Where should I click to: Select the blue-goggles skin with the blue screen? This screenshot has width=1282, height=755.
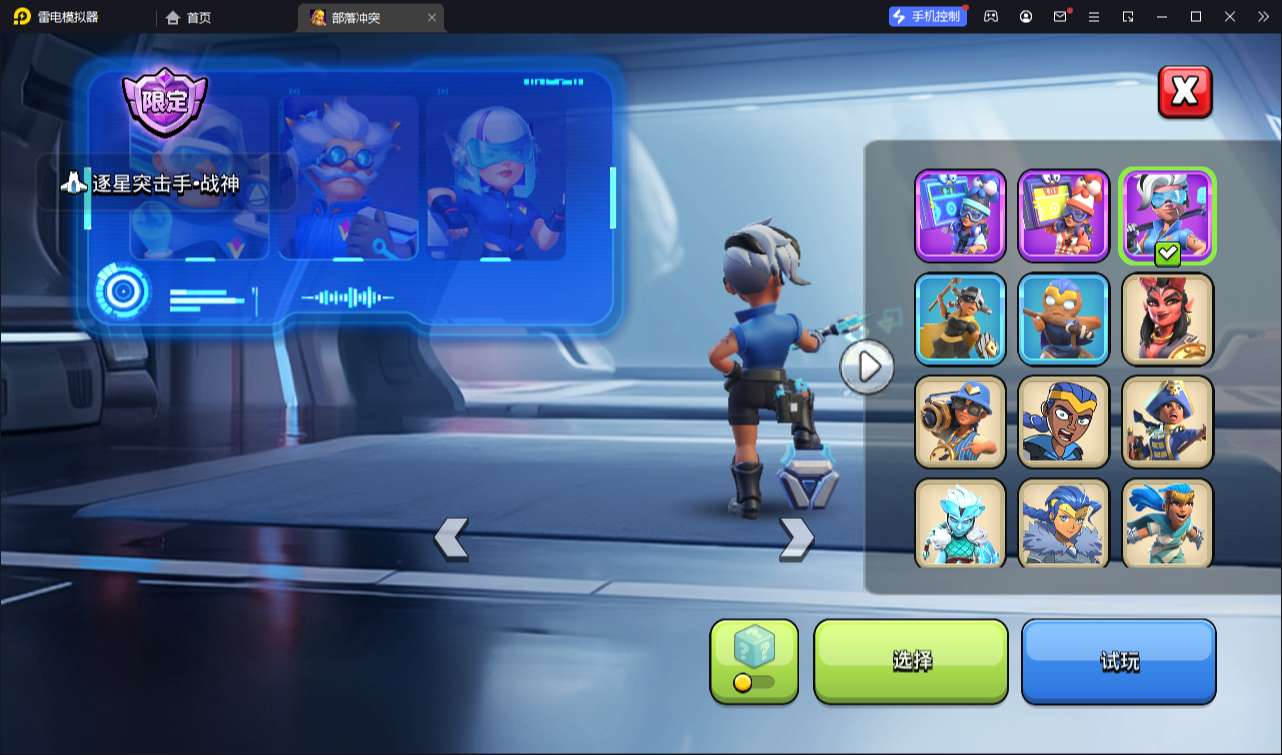960,215
